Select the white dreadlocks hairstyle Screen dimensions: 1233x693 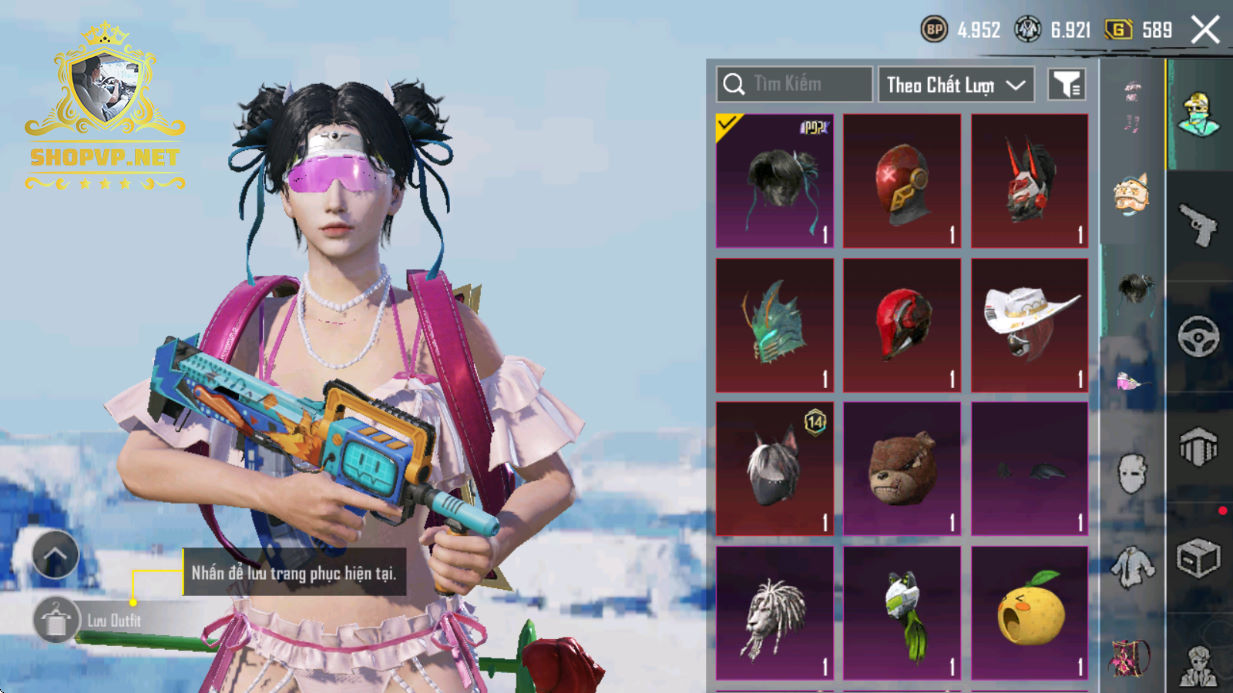coord(775,613)
